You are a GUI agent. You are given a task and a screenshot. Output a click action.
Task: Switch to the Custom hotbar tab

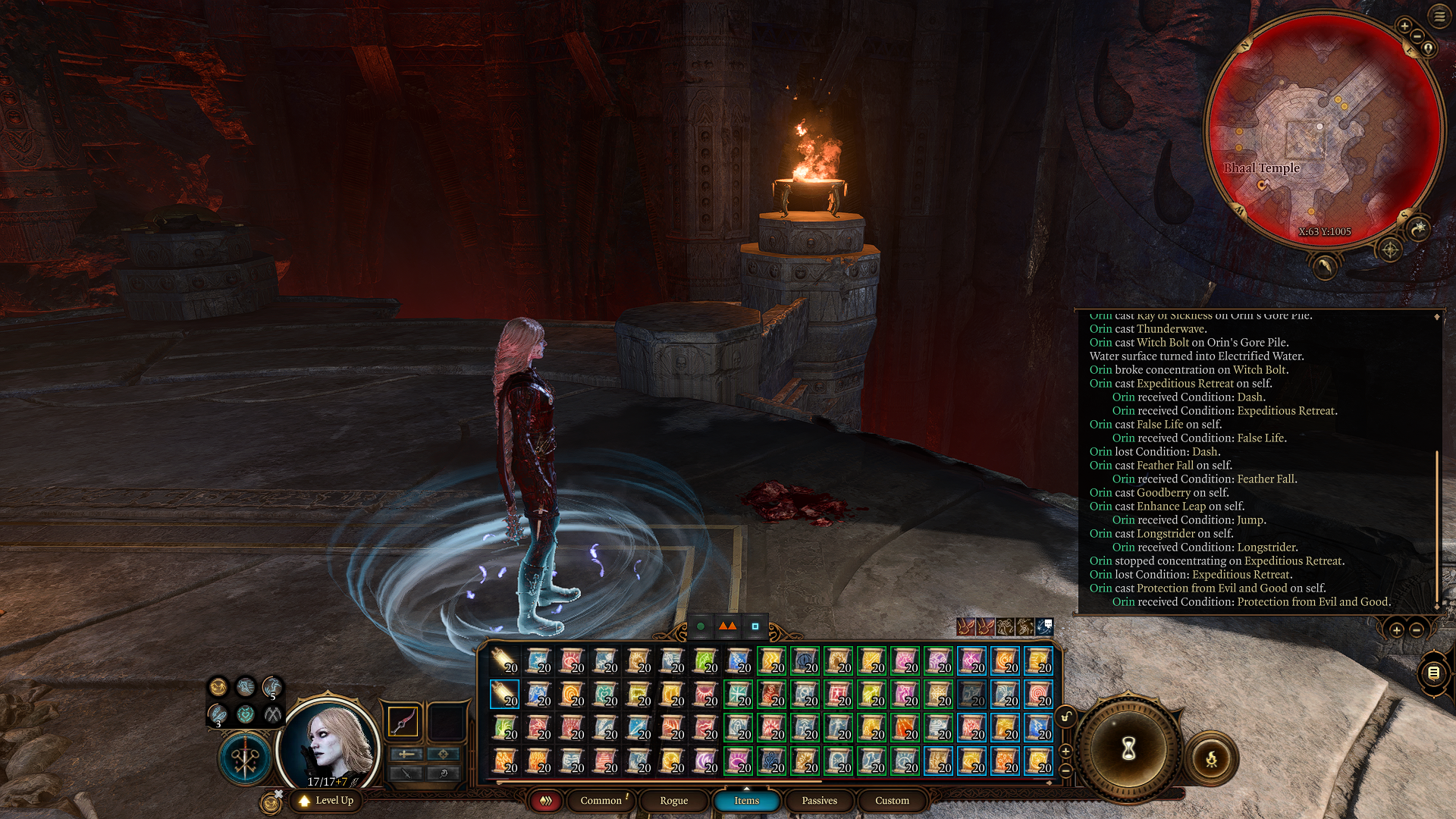pos(892,801)
